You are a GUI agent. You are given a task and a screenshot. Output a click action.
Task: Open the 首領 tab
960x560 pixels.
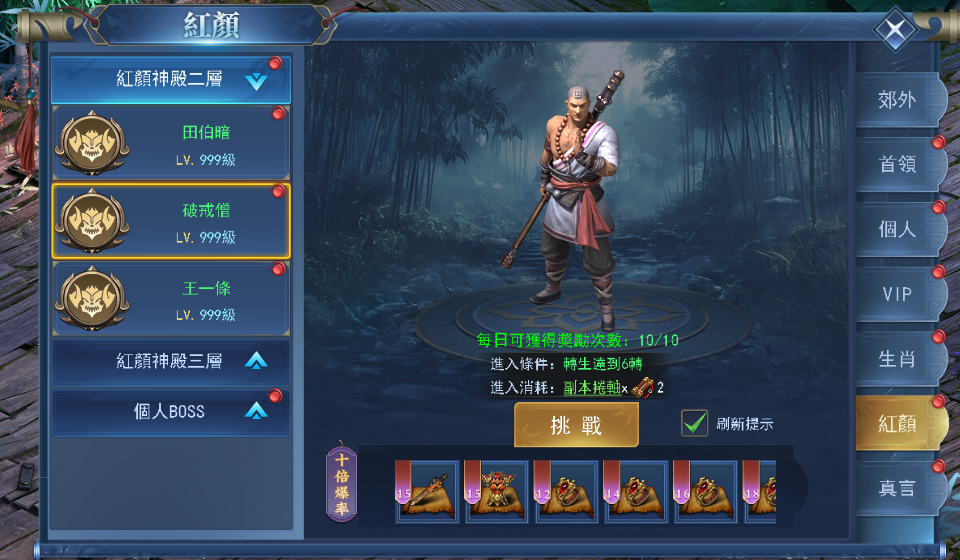pyautogui.click(x=897, y=165)
